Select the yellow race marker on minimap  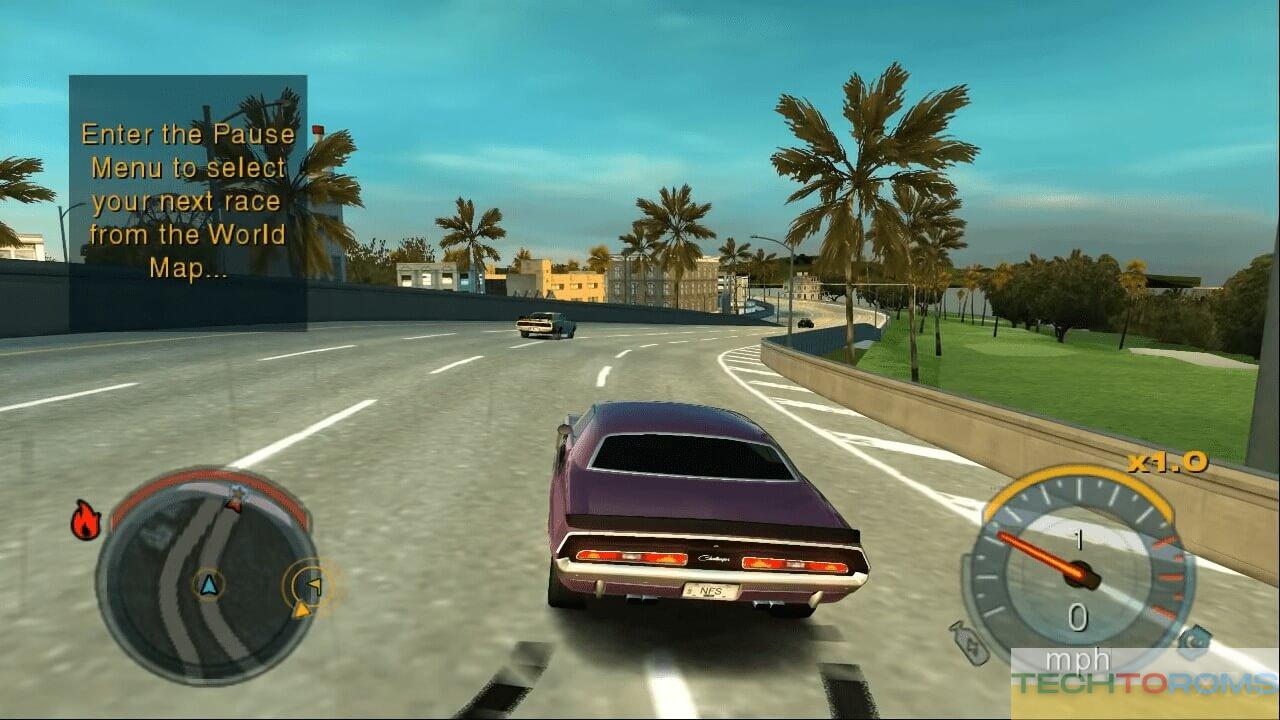click(x=312, y=585)
